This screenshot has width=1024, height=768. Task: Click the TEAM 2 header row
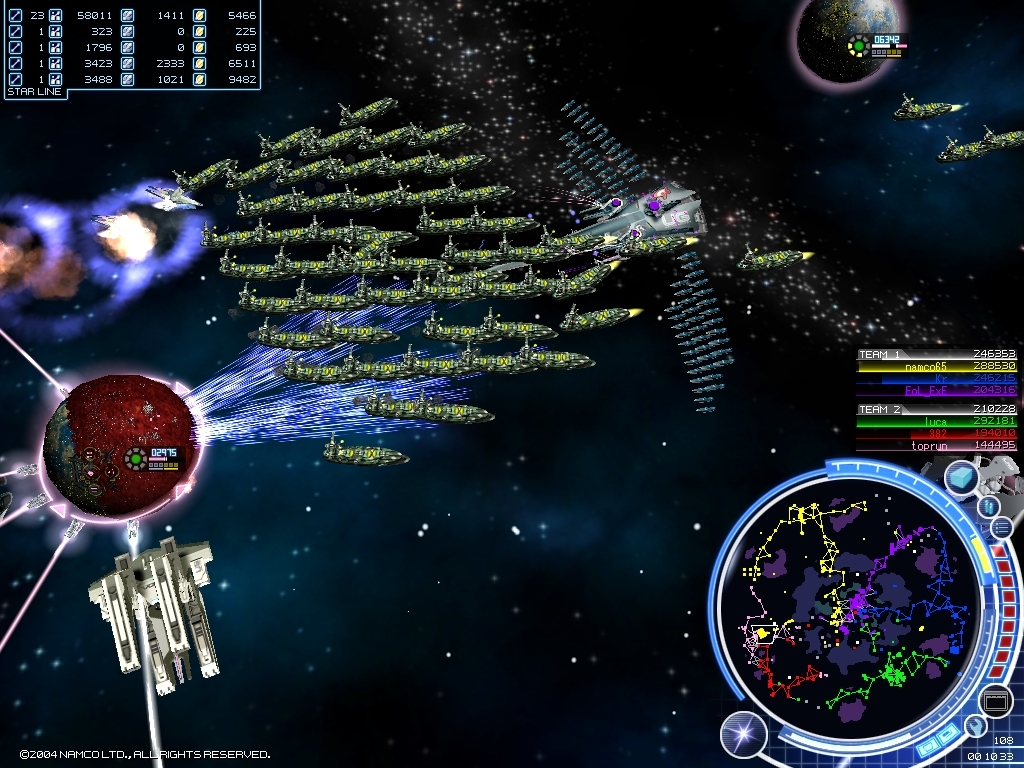pos(936,409)
